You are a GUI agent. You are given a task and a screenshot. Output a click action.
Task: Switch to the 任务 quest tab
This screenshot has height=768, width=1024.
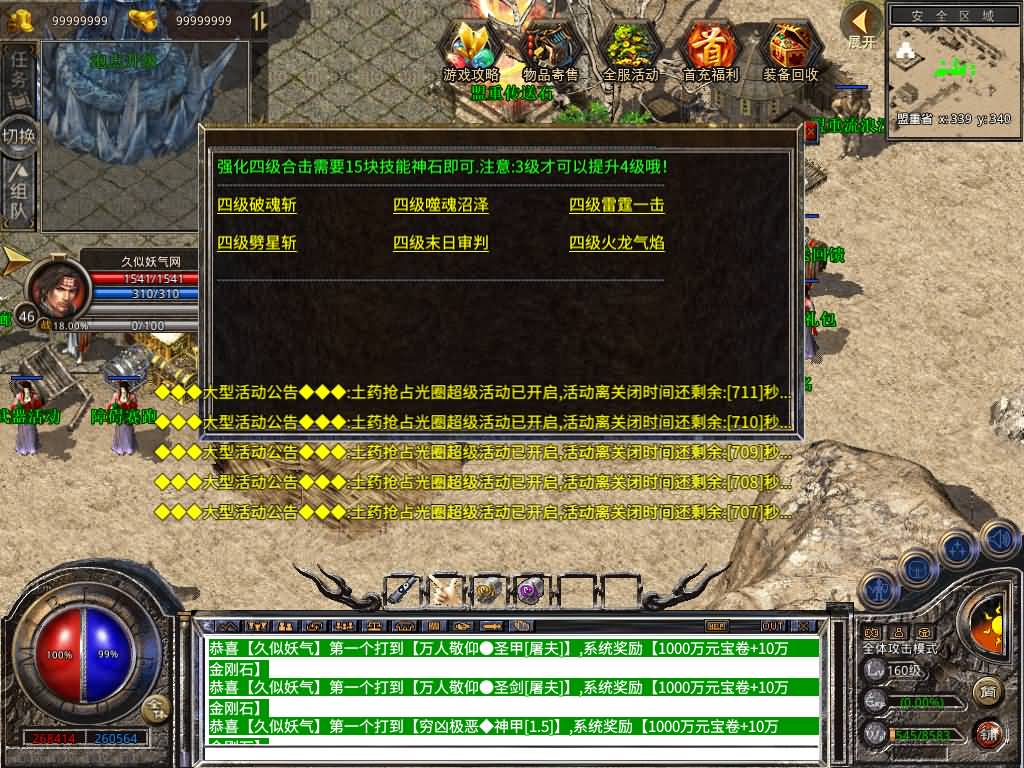(x=19, y=77)
